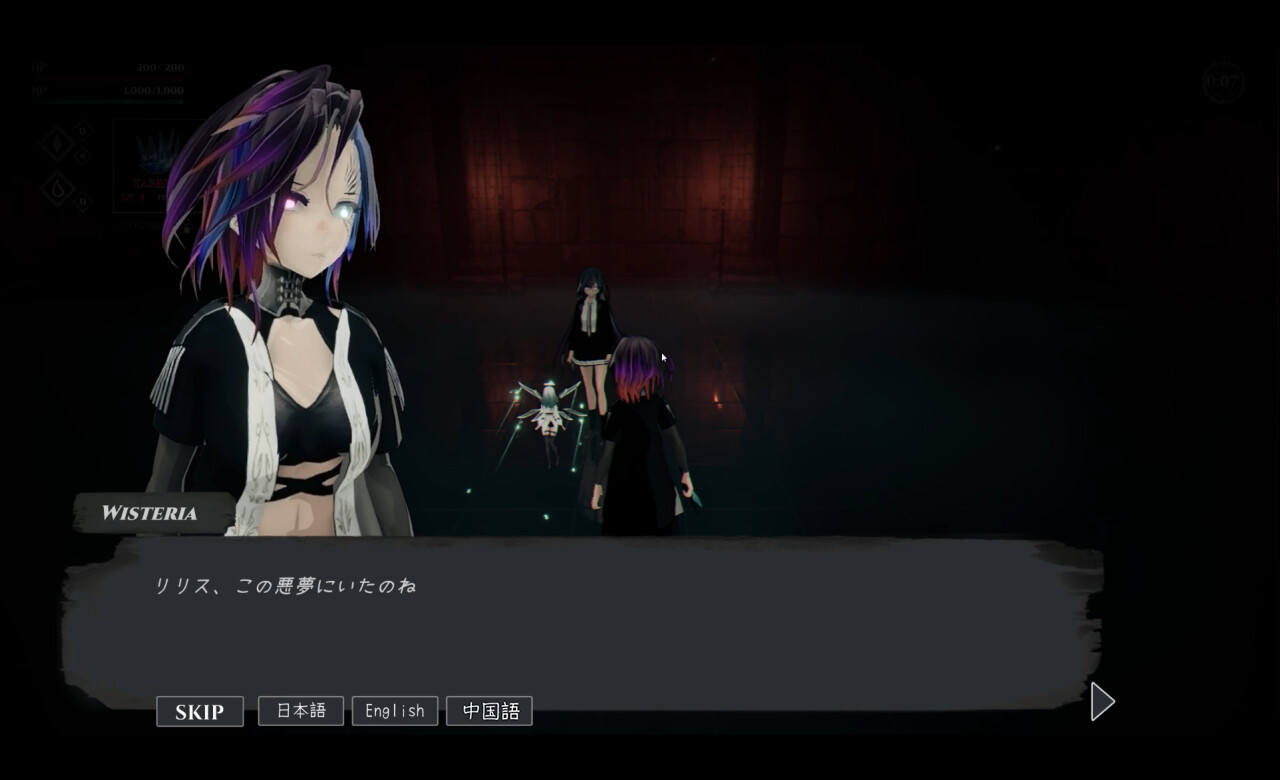Select the 日本語 language option
The image size is (1280, 780).
[300, 710]
